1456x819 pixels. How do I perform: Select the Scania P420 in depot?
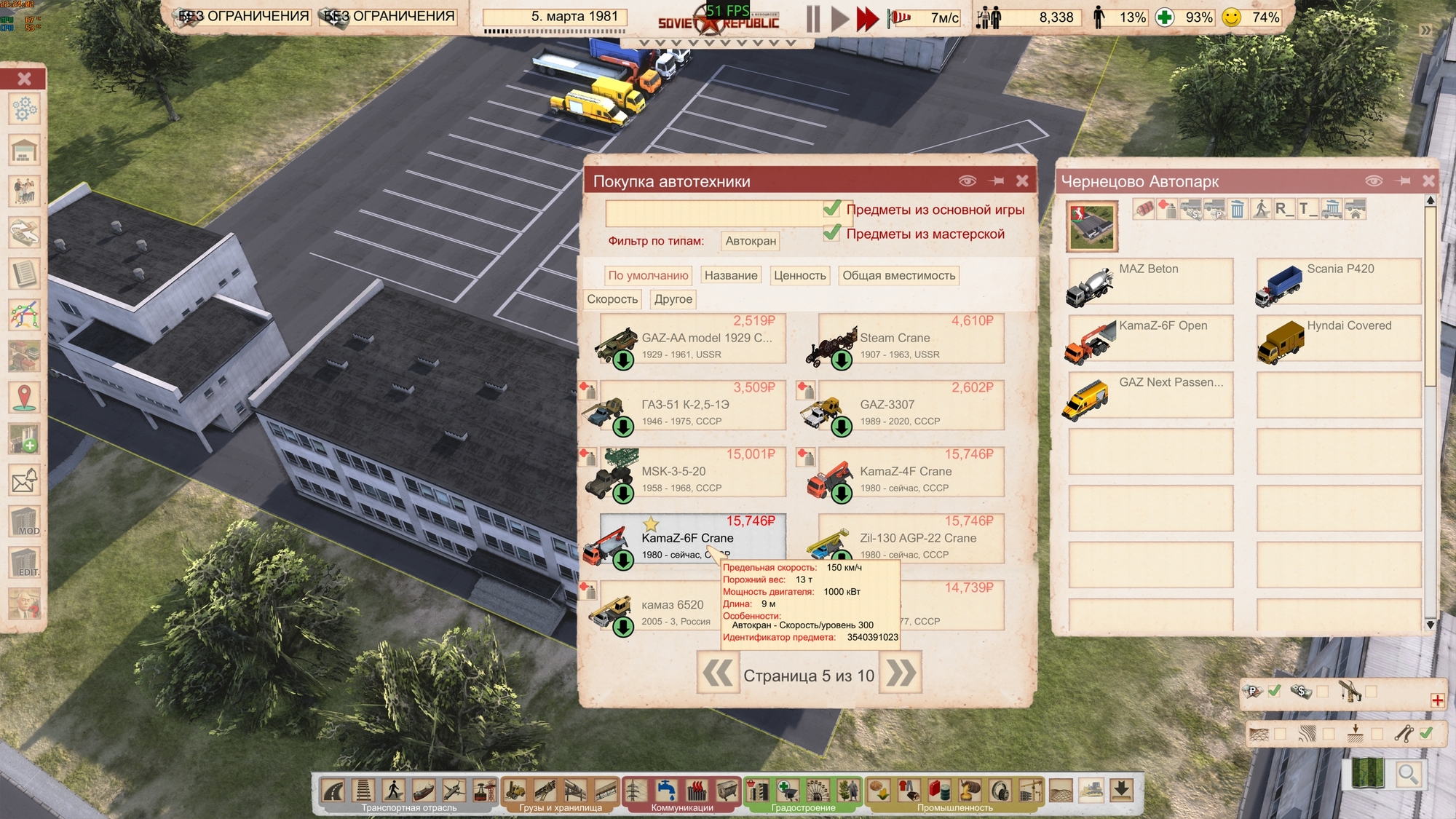pos(1338,282)
